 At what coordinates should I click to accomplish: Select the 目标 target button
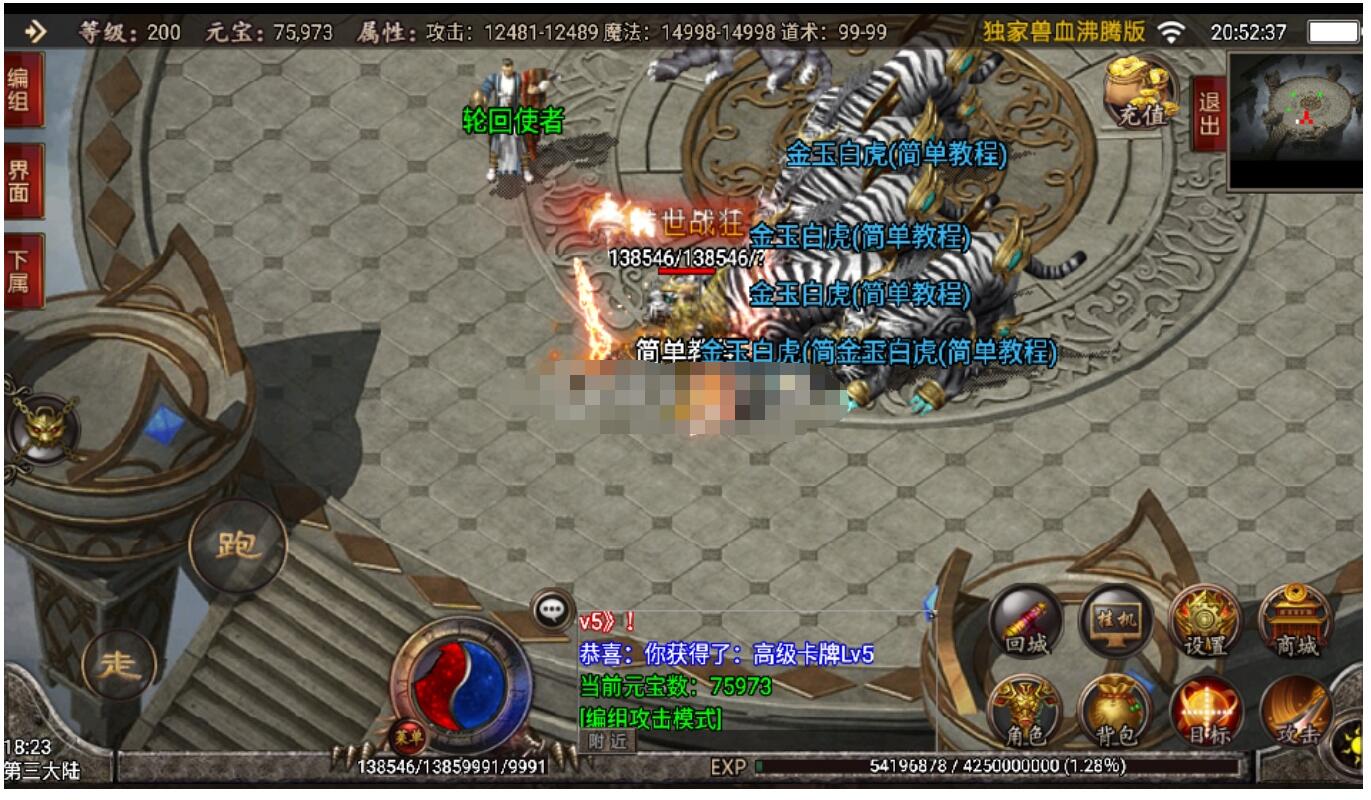(1206, 712)
